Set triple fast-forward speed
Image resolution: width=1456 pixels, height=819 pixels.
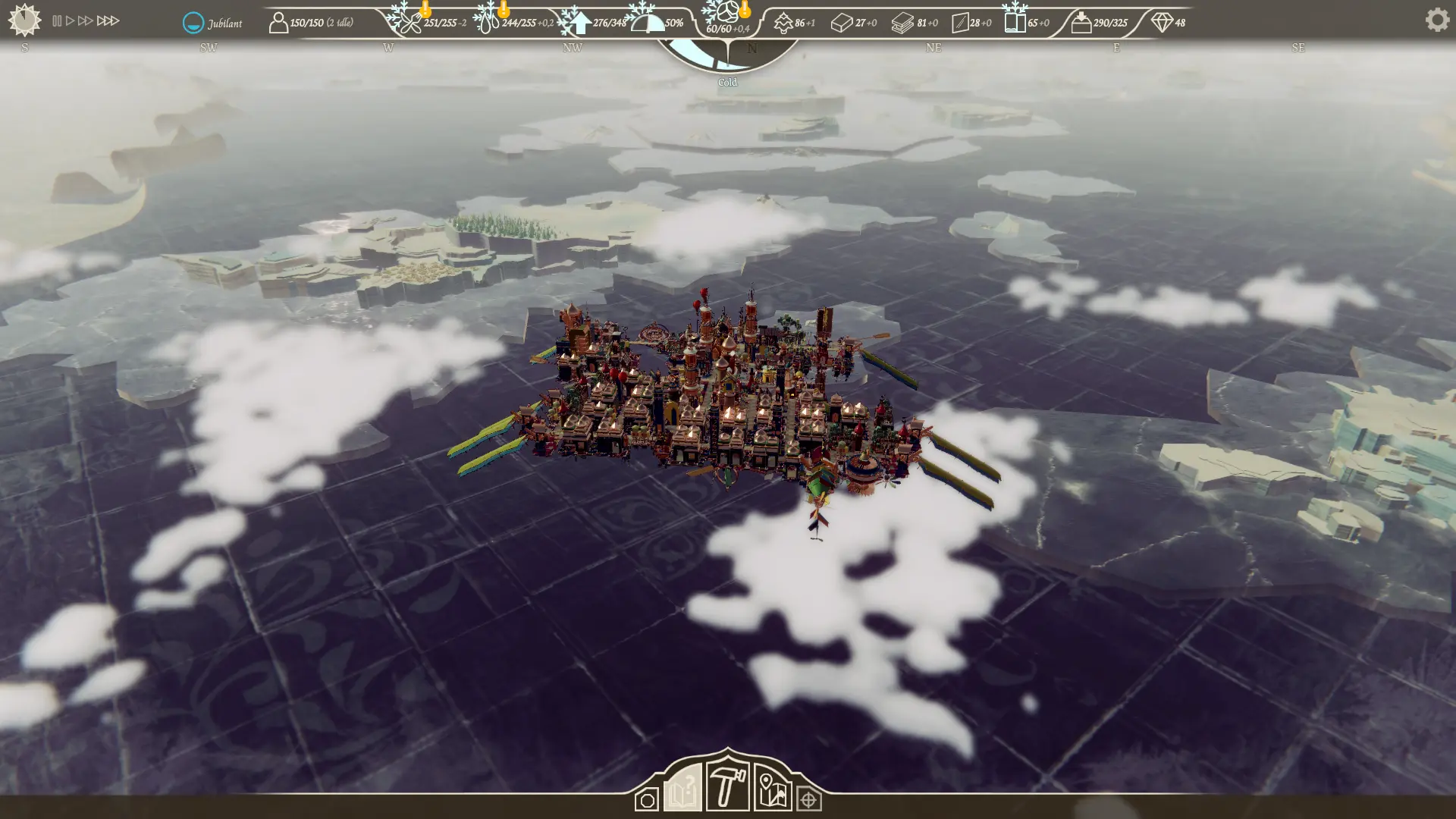click(108, 21)
